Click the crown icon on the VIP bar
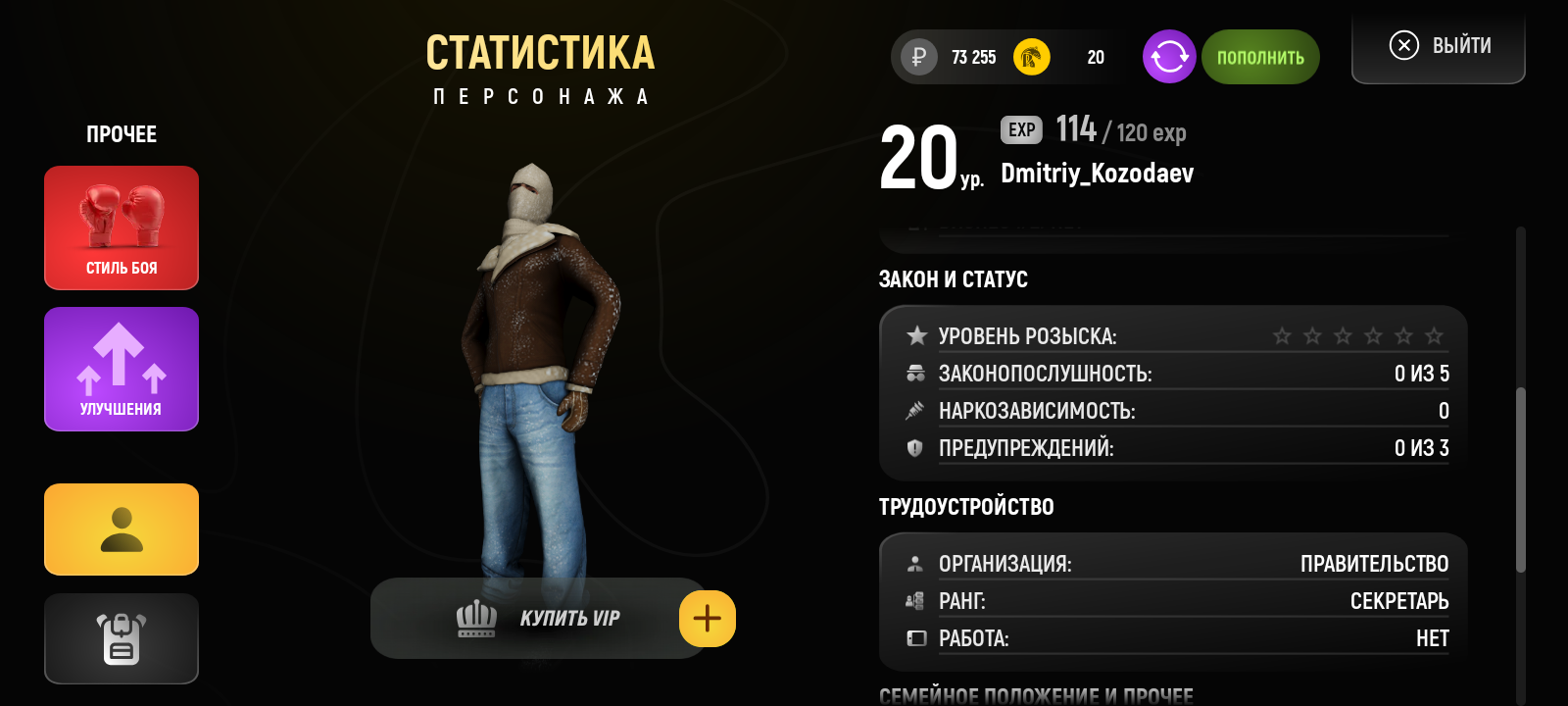 click(474, 618)
